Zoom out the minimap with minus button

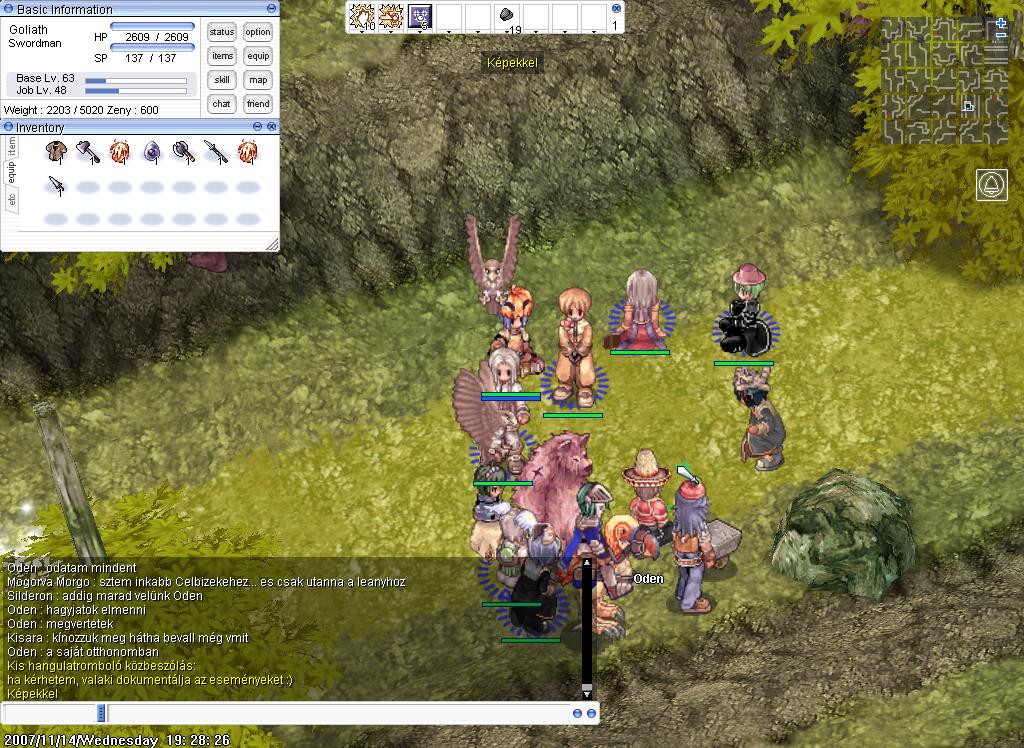(x=1002, y=36)
